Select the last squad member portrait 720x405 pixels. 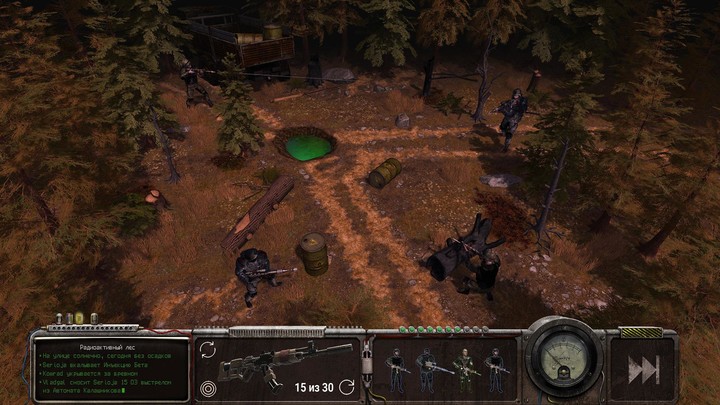click(495, 368)
